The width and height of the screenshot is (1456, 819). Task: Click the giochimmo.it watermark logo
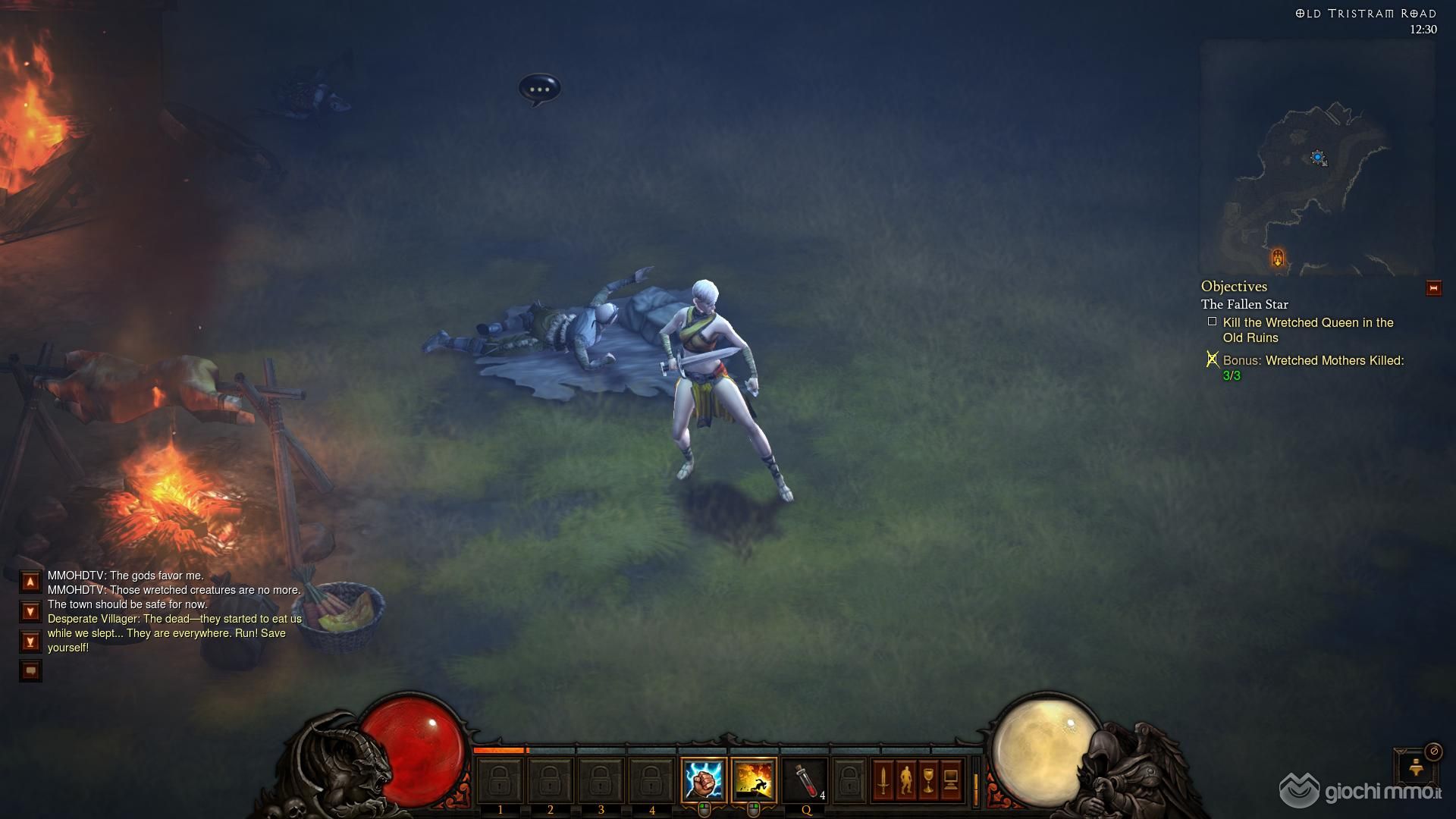(1362, 791)
